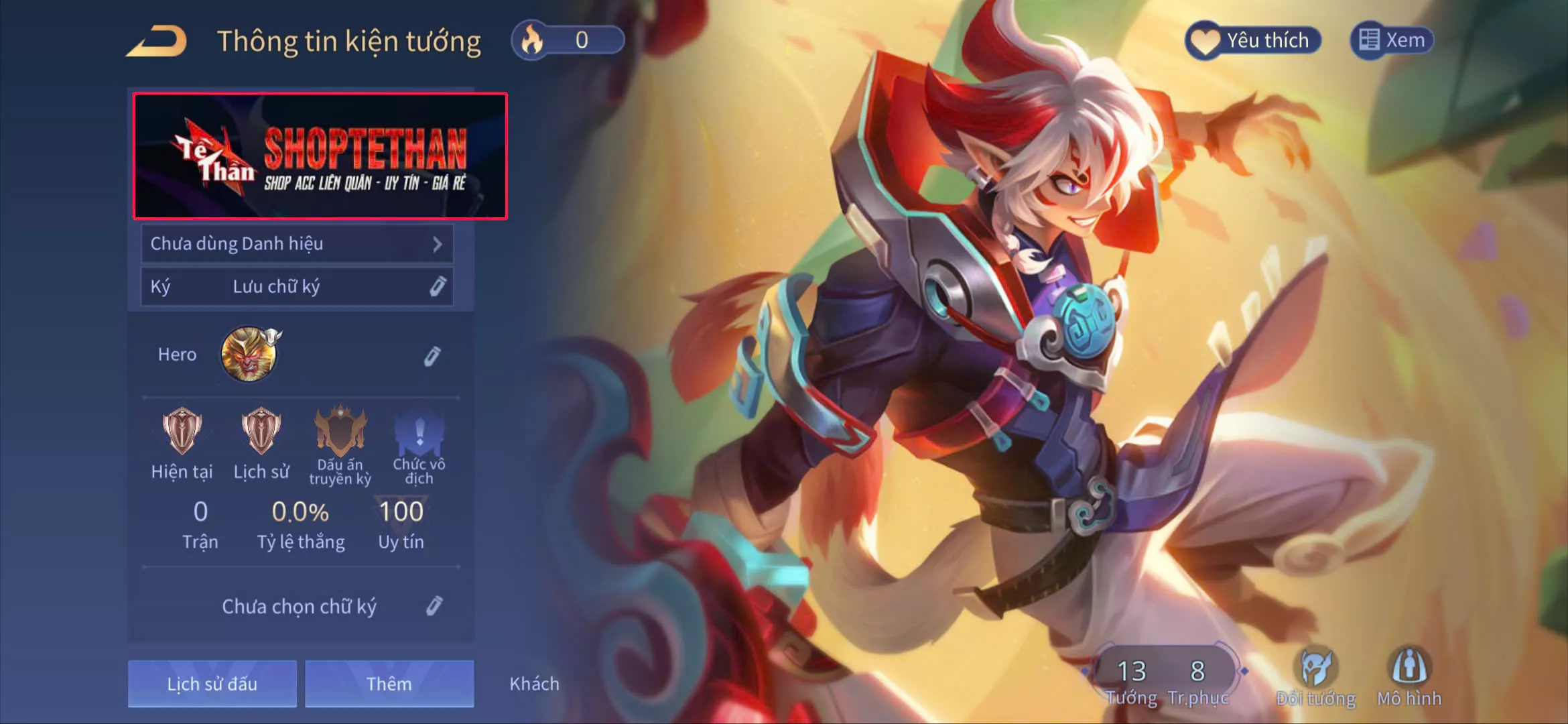Open the Mô hình model view
Viewport: 1568px width, 724px height.
click(1409, 676)
